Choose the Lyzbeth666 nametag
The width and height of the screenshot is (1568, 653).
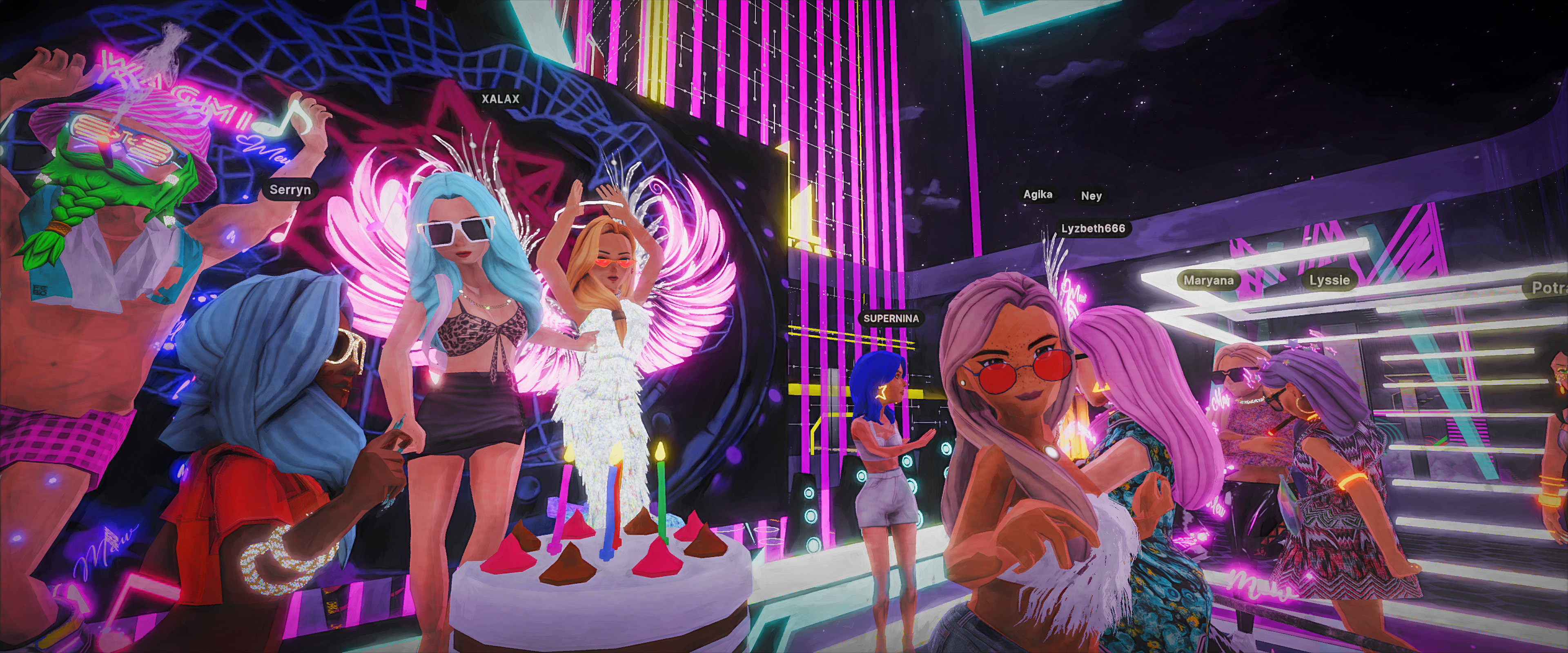tap(1093, 229)
